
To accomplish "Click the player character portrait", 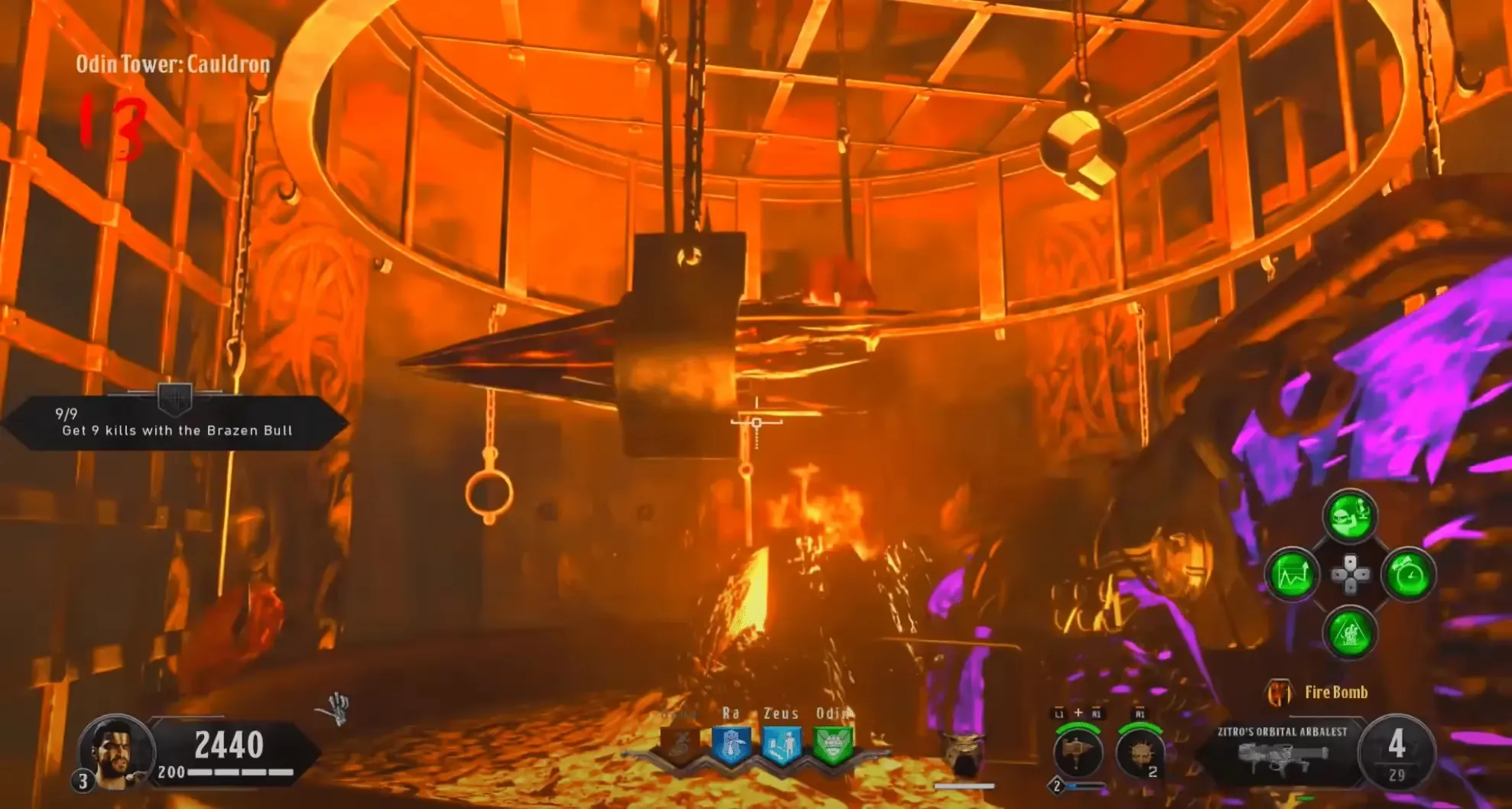I will [x=116, y=751].
